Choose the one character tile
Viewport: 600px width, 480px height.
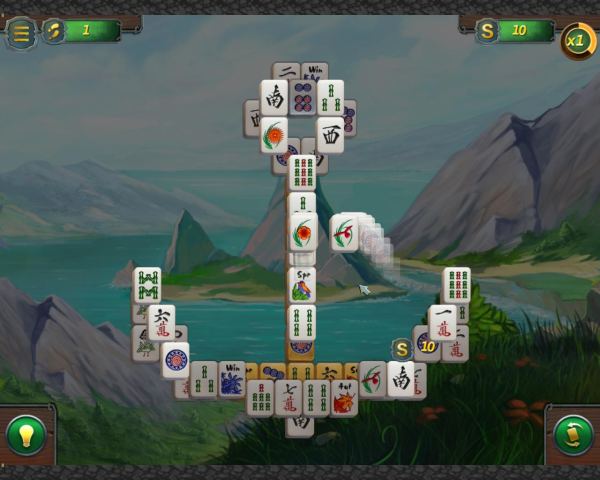click(442, 322)
